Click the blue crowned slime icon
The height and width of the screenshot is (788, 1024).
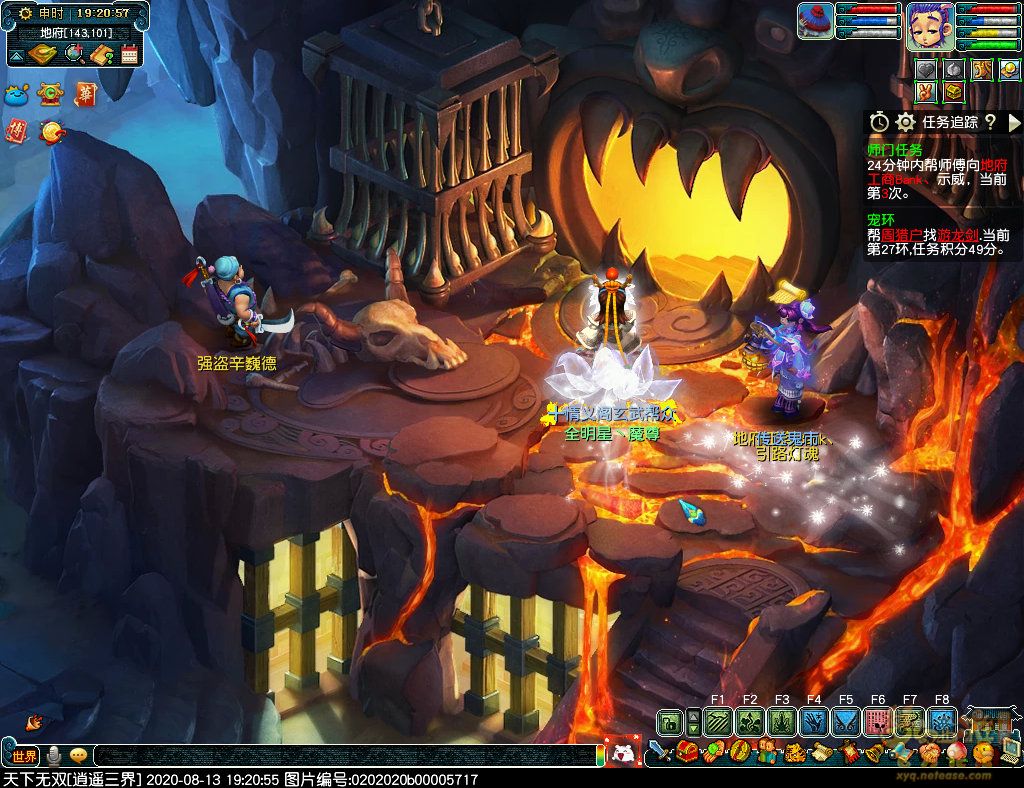(17, 96)
